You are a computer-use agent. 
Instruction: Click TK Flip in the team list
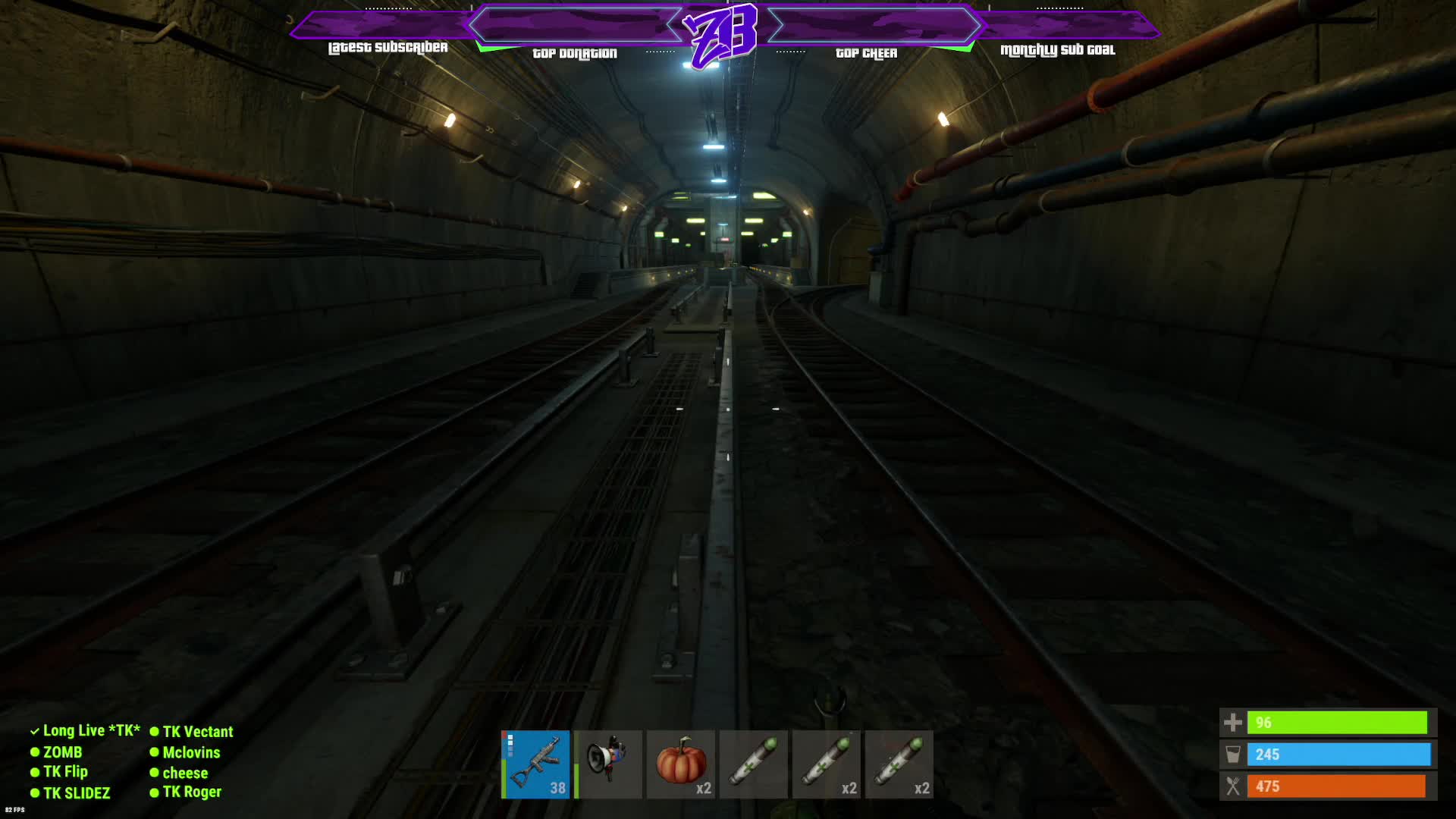click(x=65, y=772)
